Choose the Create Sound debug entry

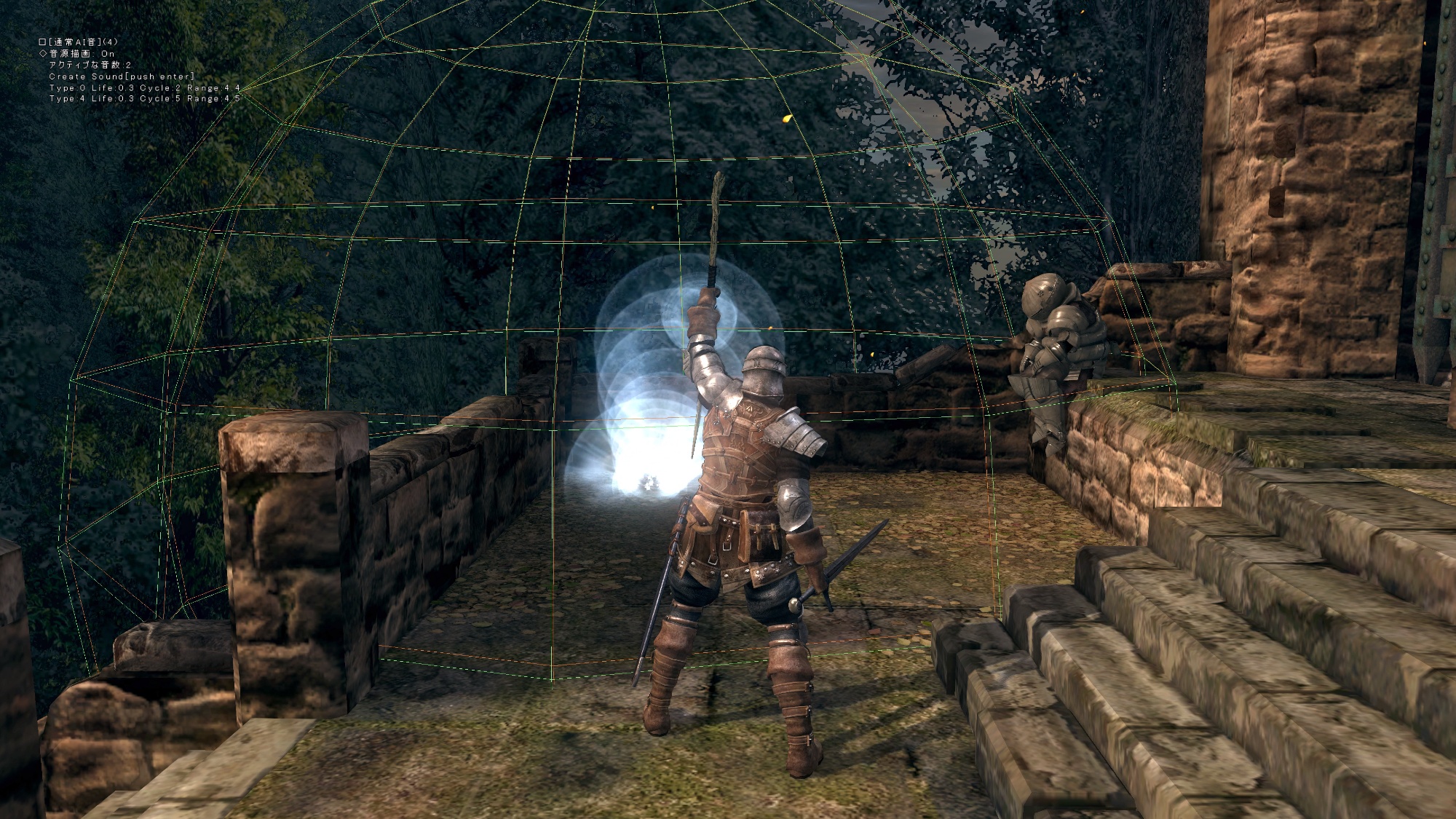point(121,76)
